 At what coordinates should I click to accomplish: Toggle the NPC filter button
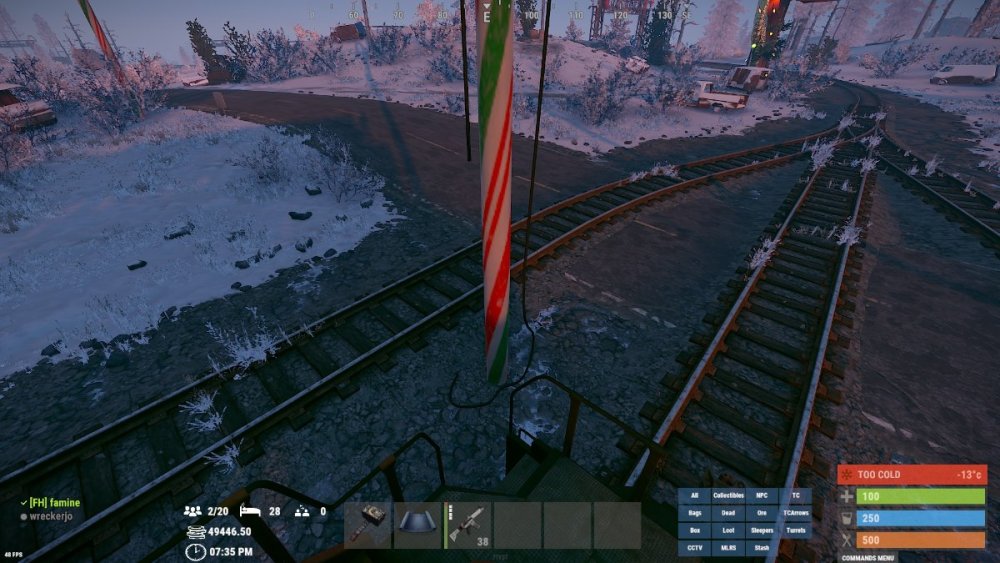pos(762,496)
